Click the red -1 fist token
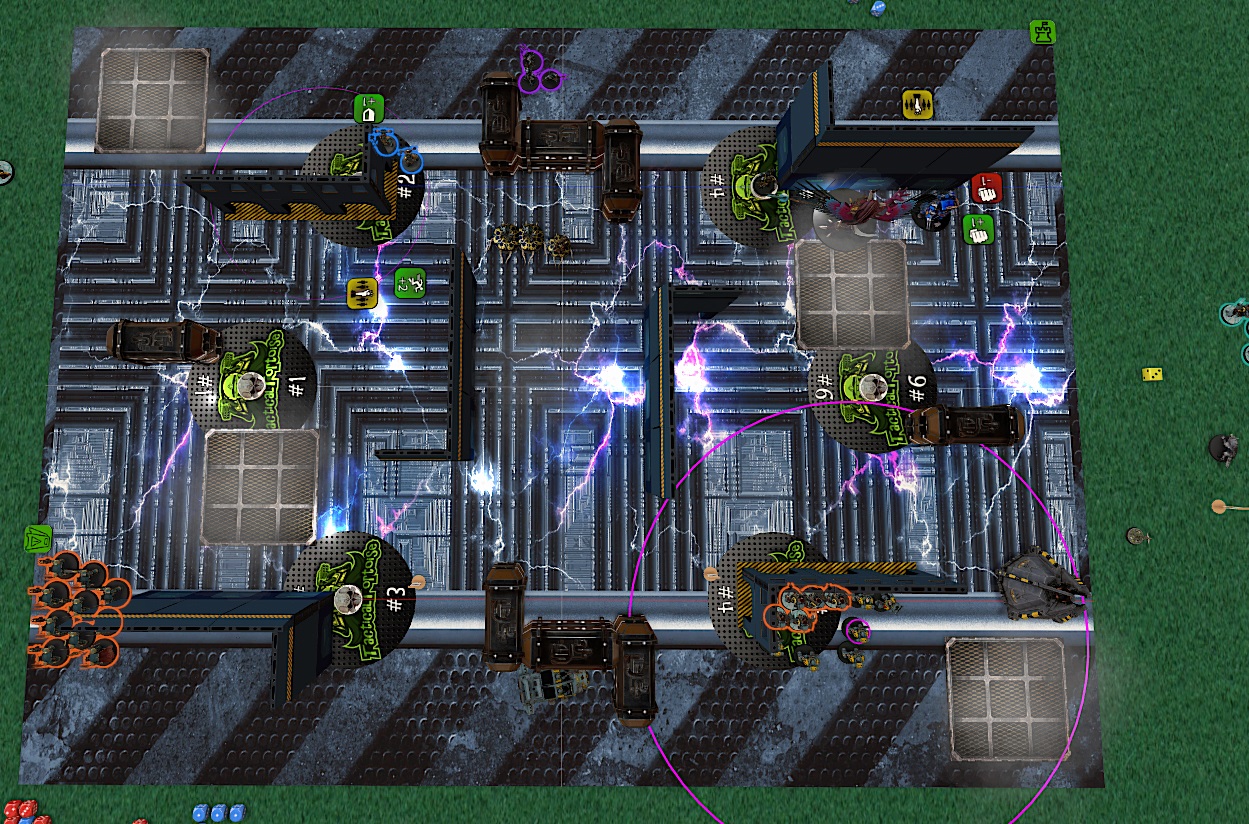The image size is (1249, 824). [x=984, y=186]
